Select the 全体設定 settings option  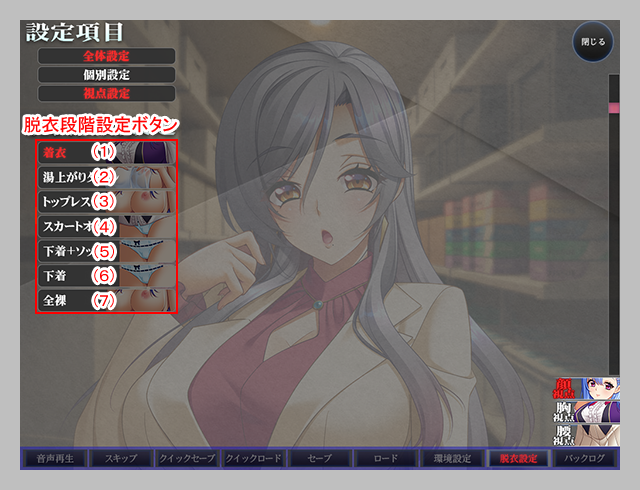(107, 56)
